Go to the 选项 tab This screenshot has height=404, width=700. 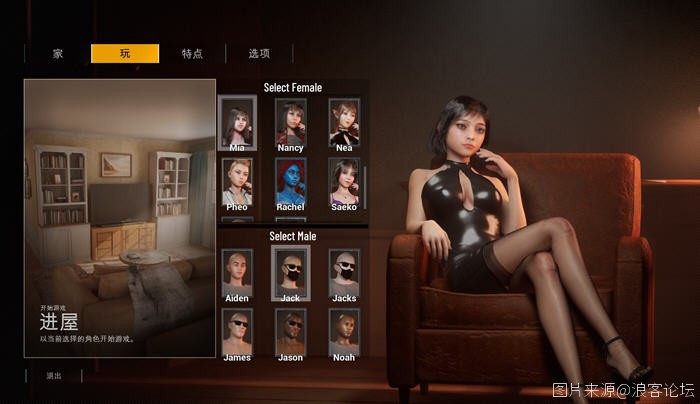click(x=259, y=54)
